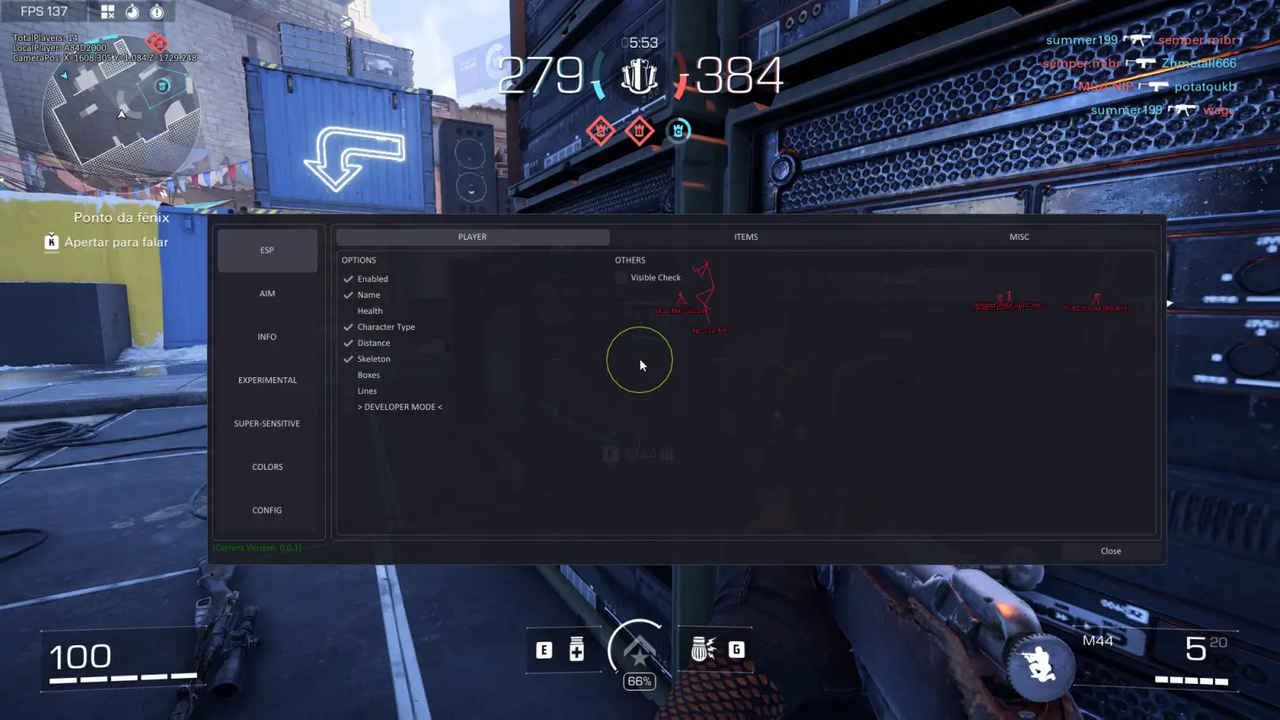Open the MISC tab

[1019, 236]
